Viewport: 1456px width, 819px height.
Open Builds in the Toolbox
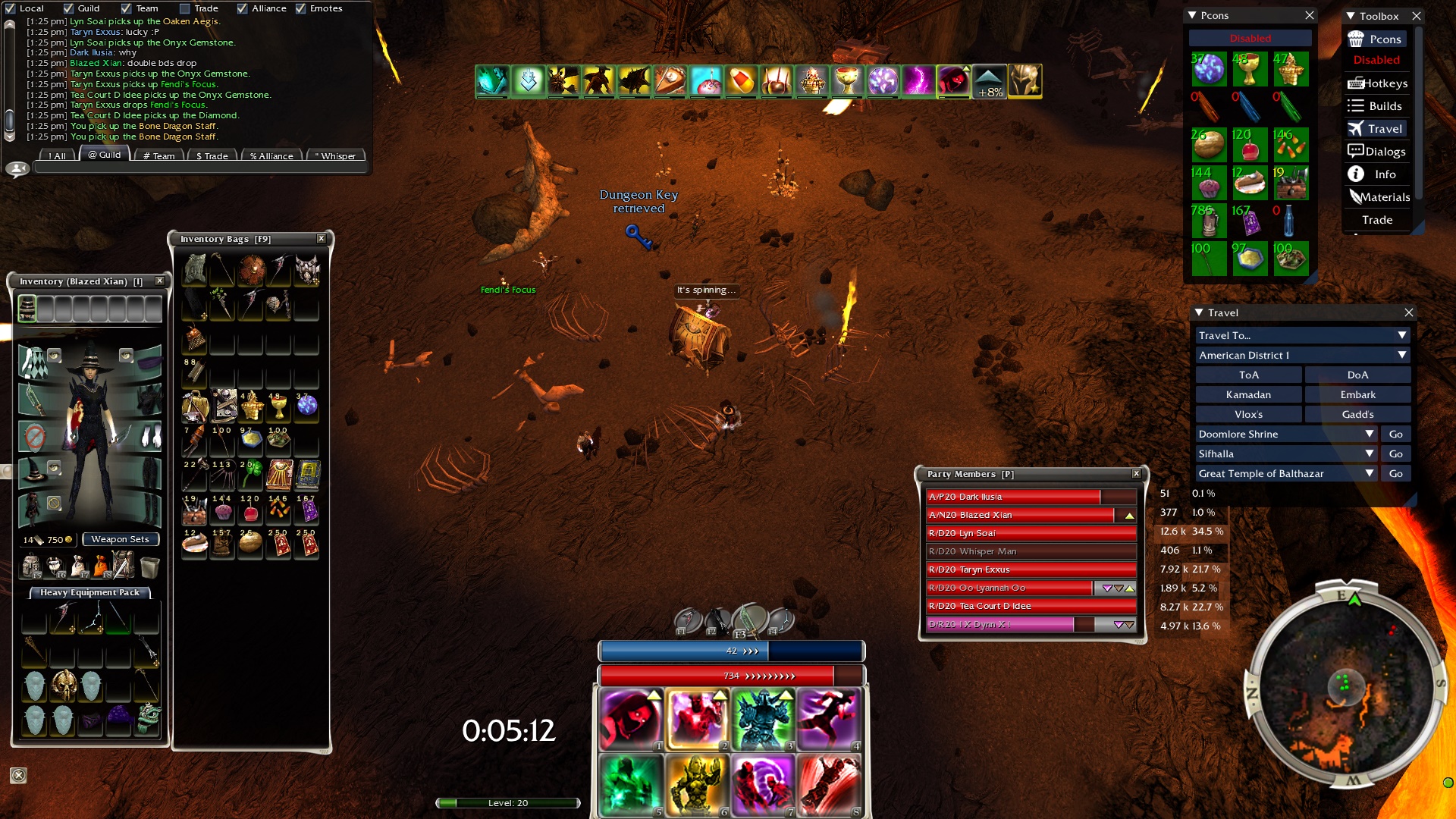click(1377, 106)
